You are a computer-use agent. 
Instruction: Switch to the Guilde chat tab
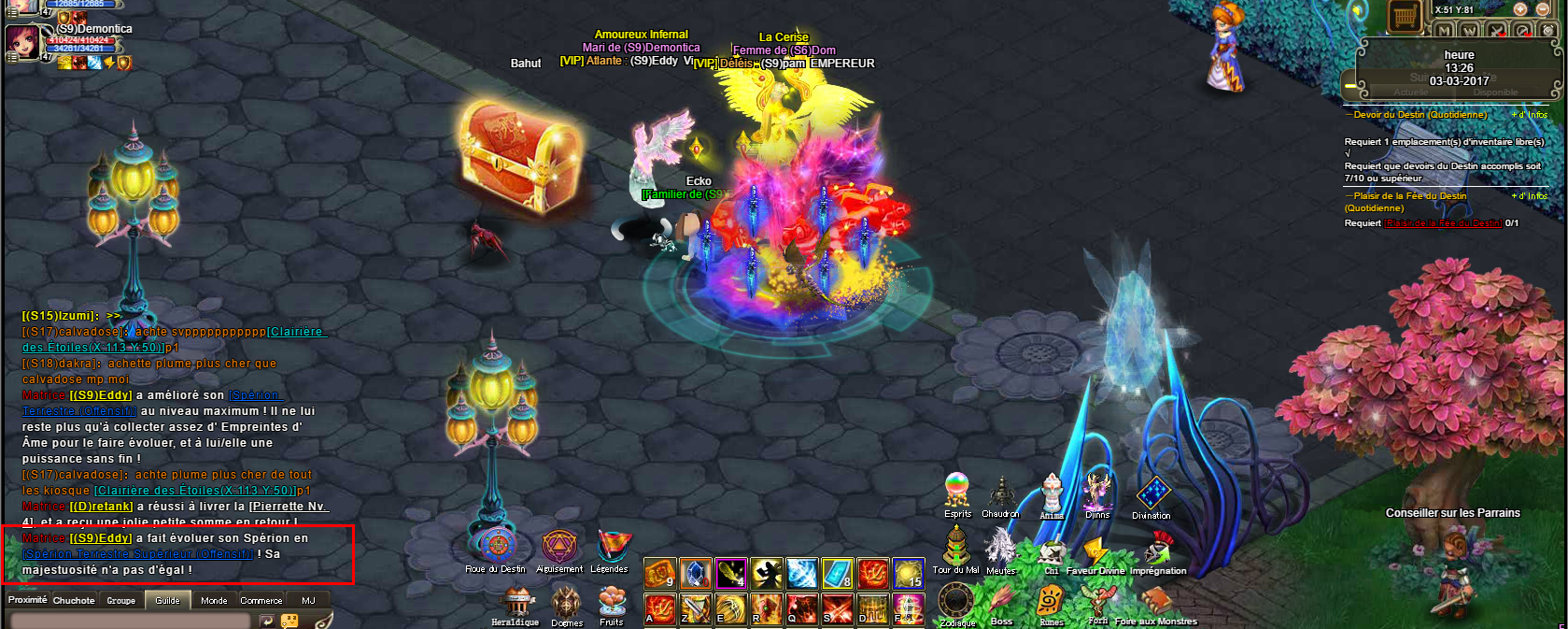(168, 600)
